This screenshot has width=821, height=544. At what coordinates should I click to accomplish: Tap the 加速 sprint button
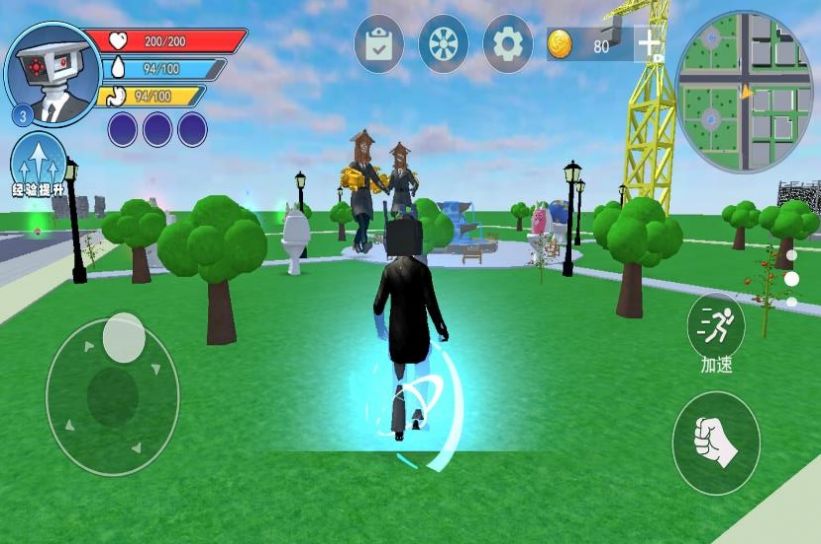click(x=716, y=328)
